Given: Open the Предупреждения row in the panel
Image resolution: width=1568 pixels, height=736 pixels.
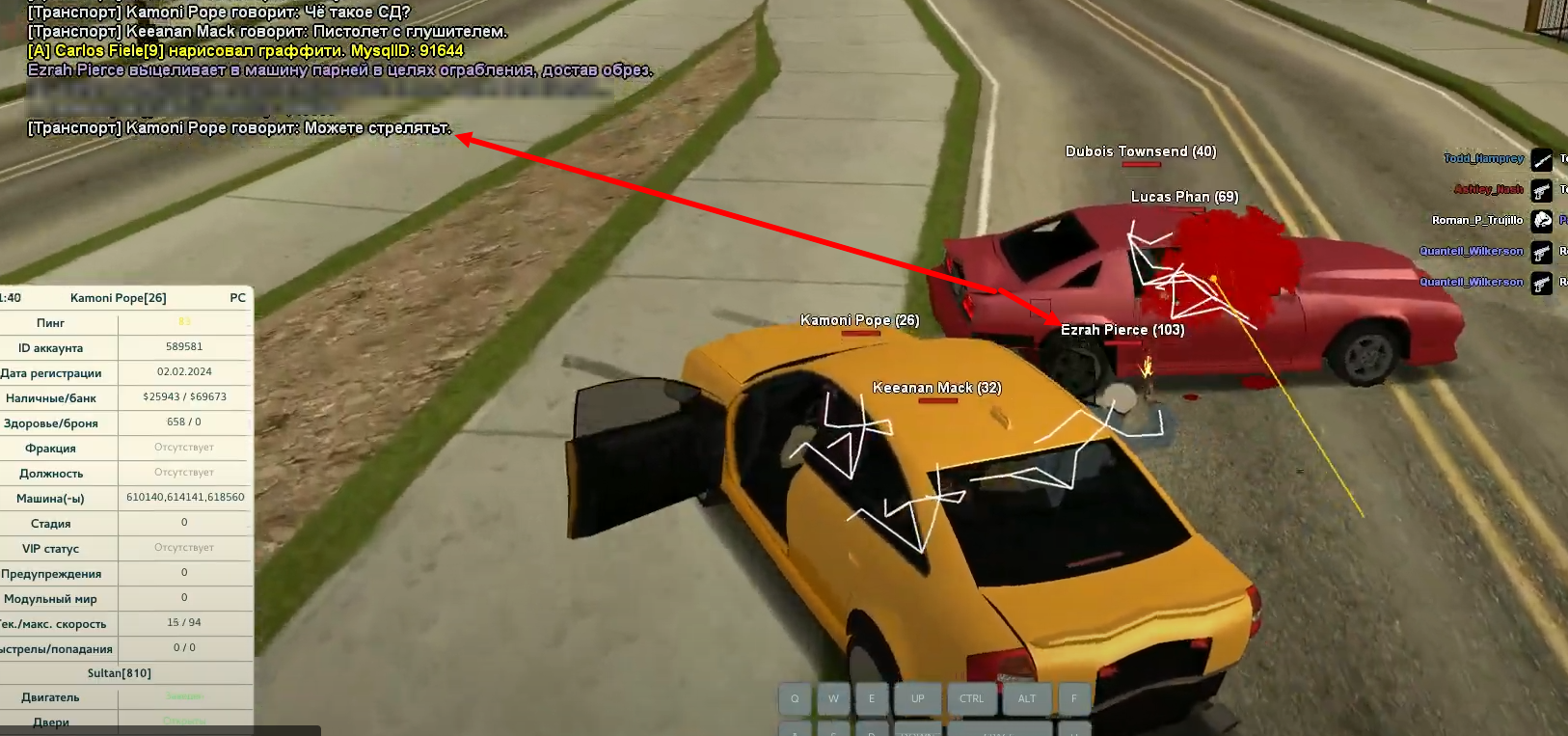Looking at the screenshot, I should pos(125,573).
